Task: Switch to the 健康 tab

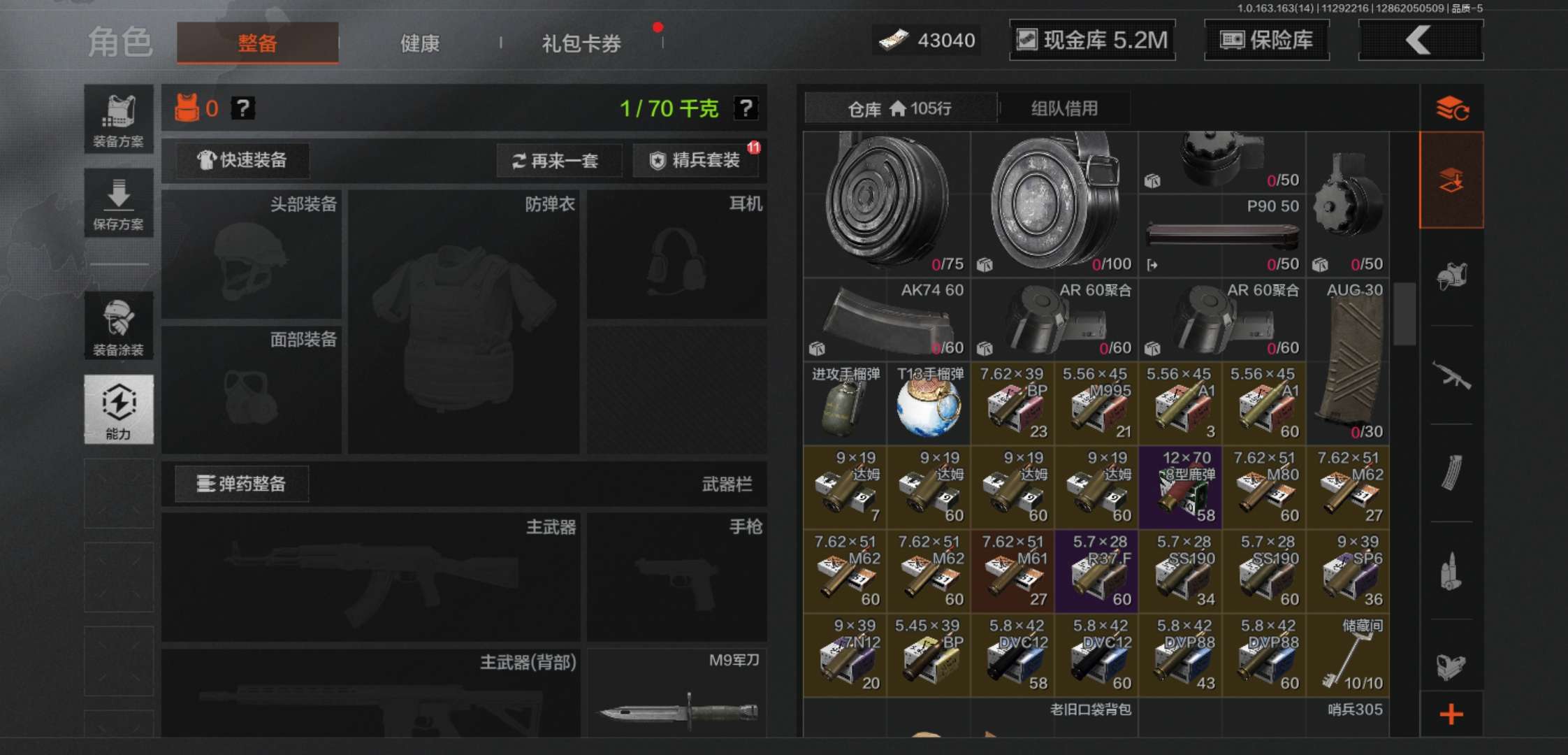Action: coord(419,43)
